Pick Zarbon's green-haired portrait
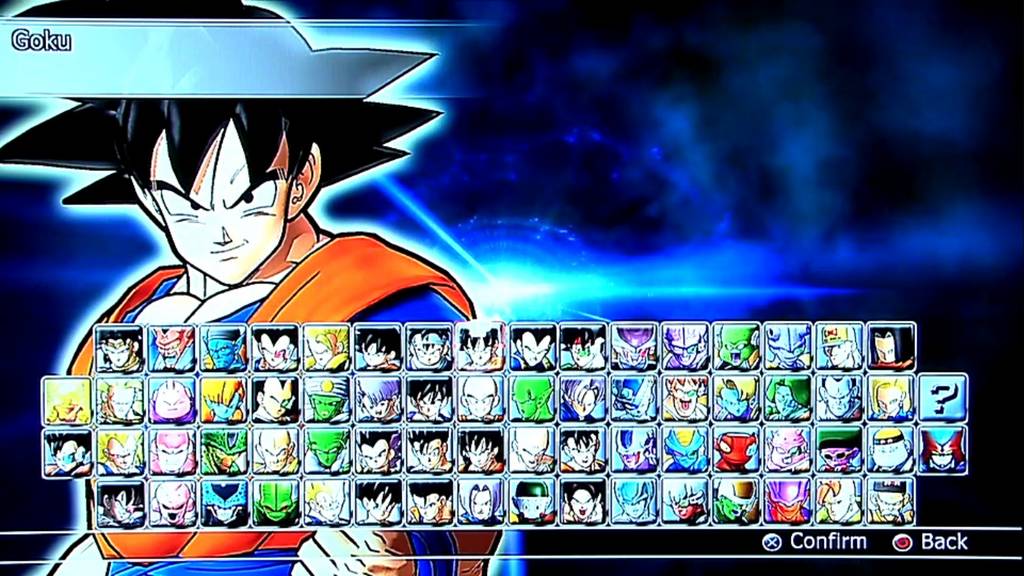The image size is (1024, 576). 788,398
